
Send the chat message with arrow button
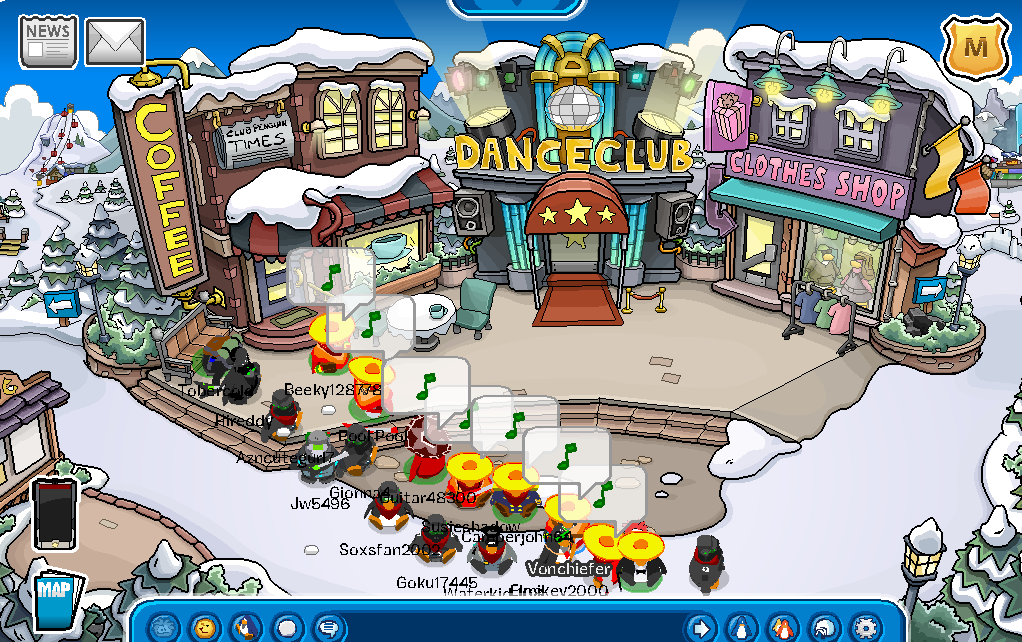point(702,627)
